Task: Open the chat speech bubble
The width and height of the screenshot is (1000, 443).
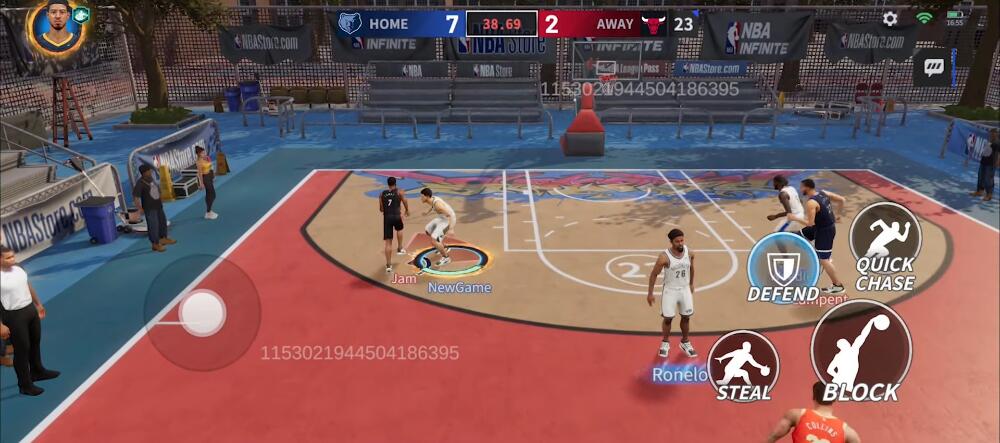Action: click(x=933, y=67)
